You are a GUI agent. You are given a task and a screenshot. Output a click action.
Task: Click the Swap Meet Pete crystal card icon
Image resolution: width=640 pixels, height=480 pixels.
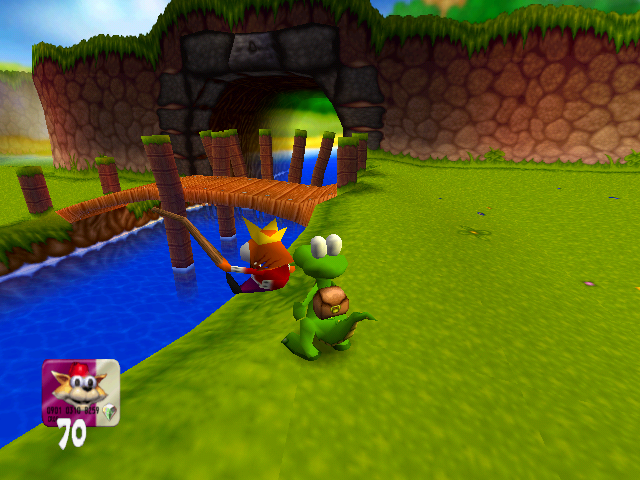coord(80,392)
